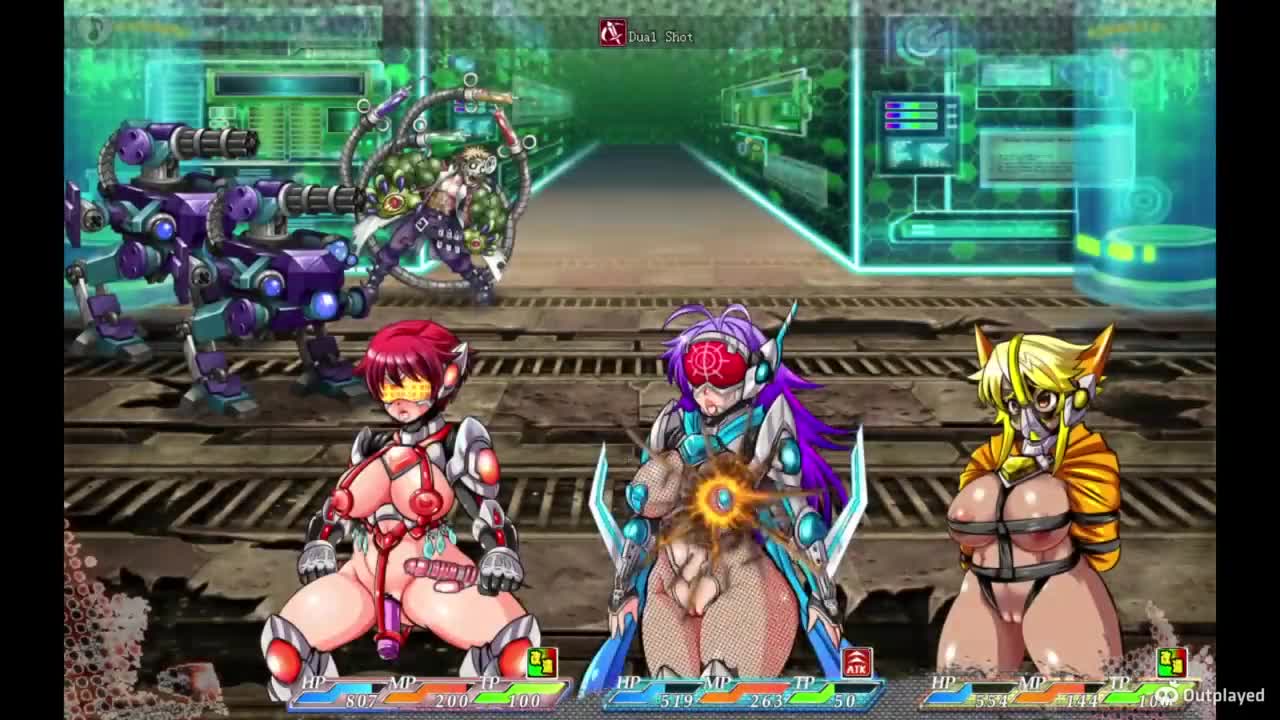
Task: Click the Dual Shot skill icon
Action: point(612,34)
